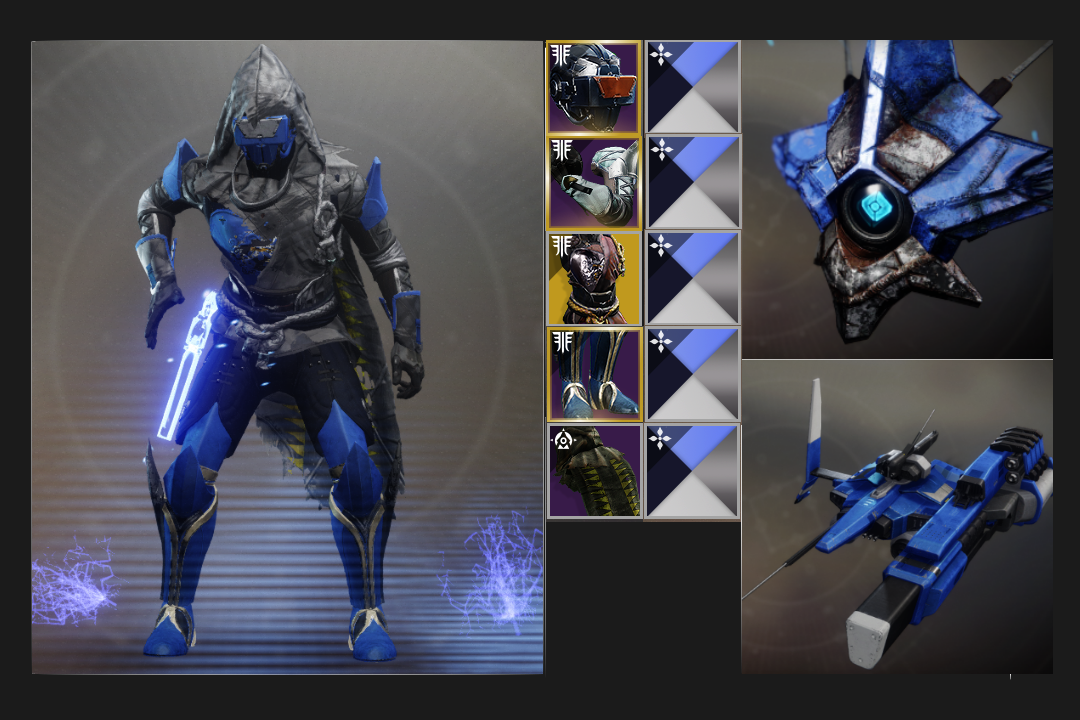Choose the silver gauntlets armor slot
Viewport: 1080px width, 720px height.
(594, 183)
